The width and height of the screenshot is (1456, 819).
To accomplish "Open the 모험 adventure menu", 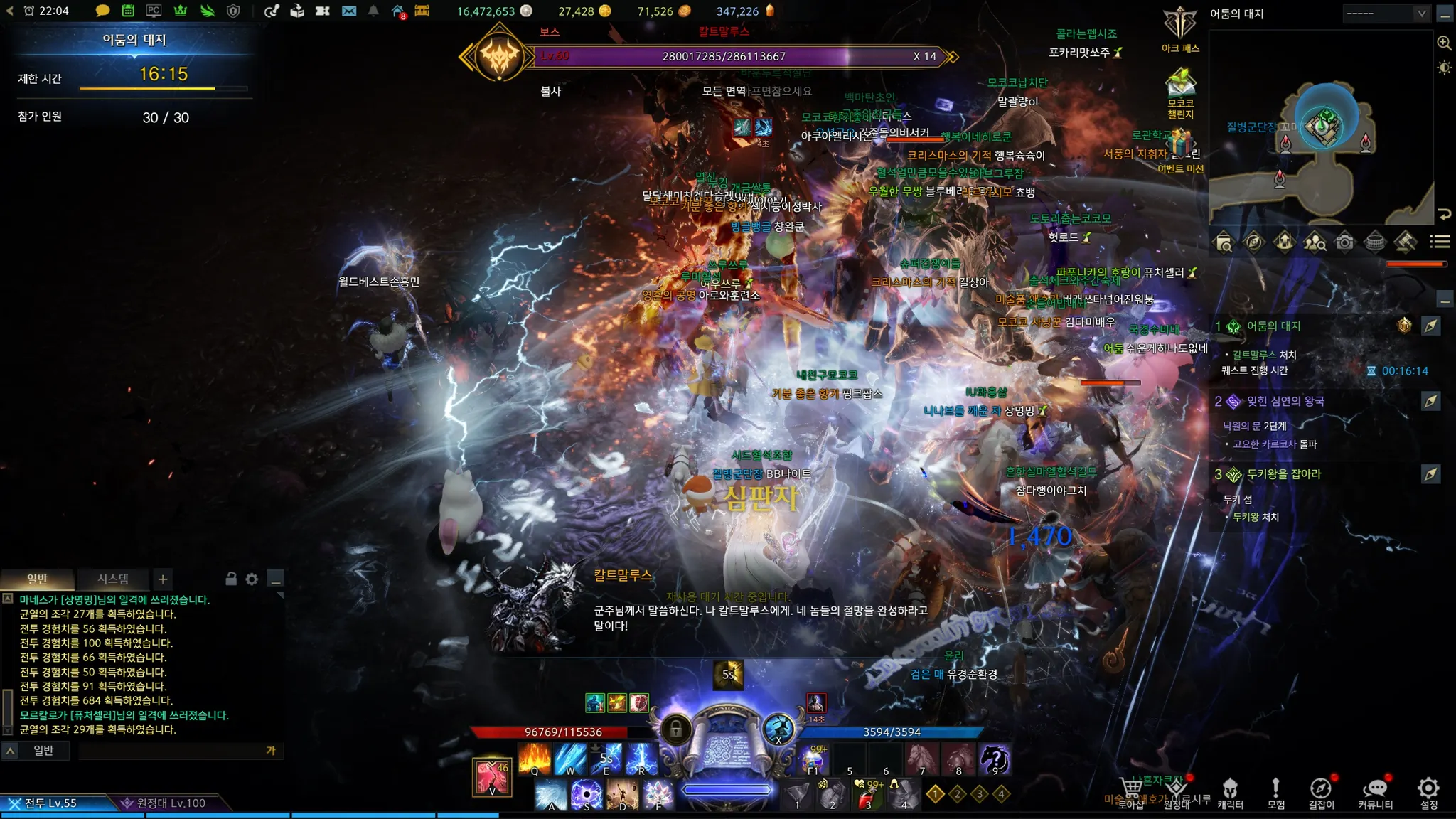I will (x=1275, y=793).
